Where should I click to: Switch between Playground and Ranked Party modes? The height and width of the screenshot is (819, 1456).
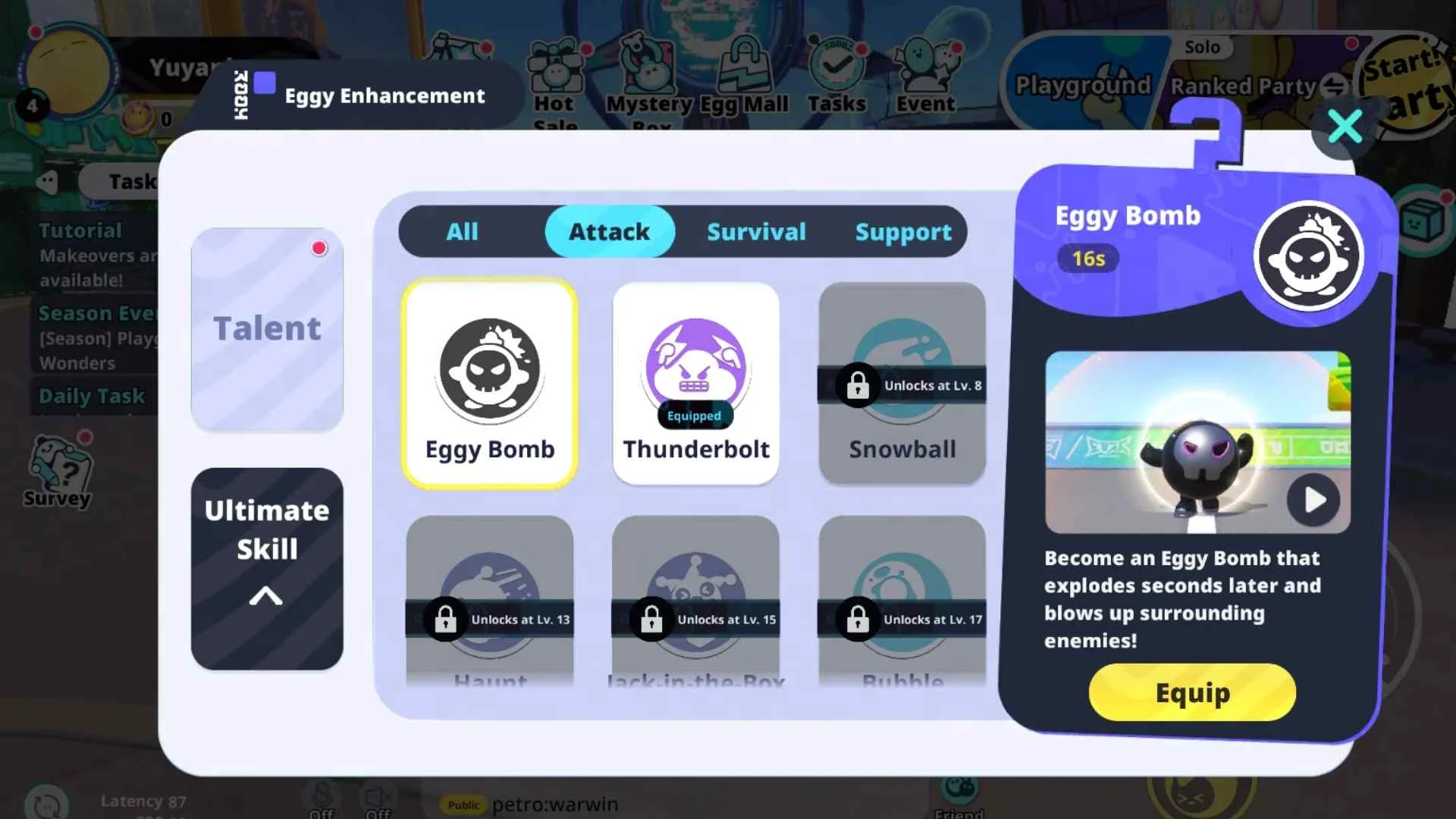tap(1335, 86)
